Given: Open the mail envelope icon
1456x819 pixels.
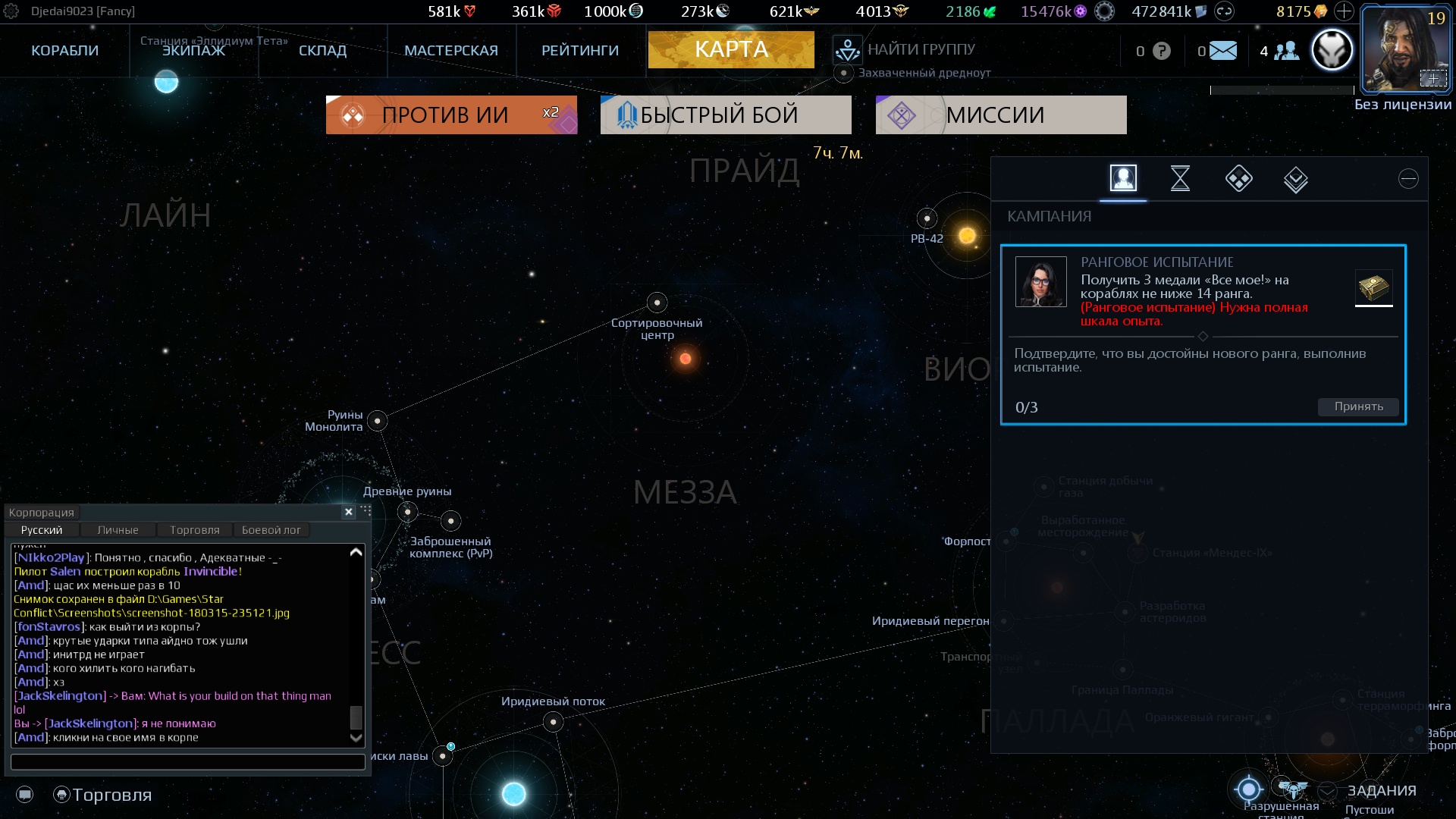Looking at the screenshot, I should pos(1222,51).
